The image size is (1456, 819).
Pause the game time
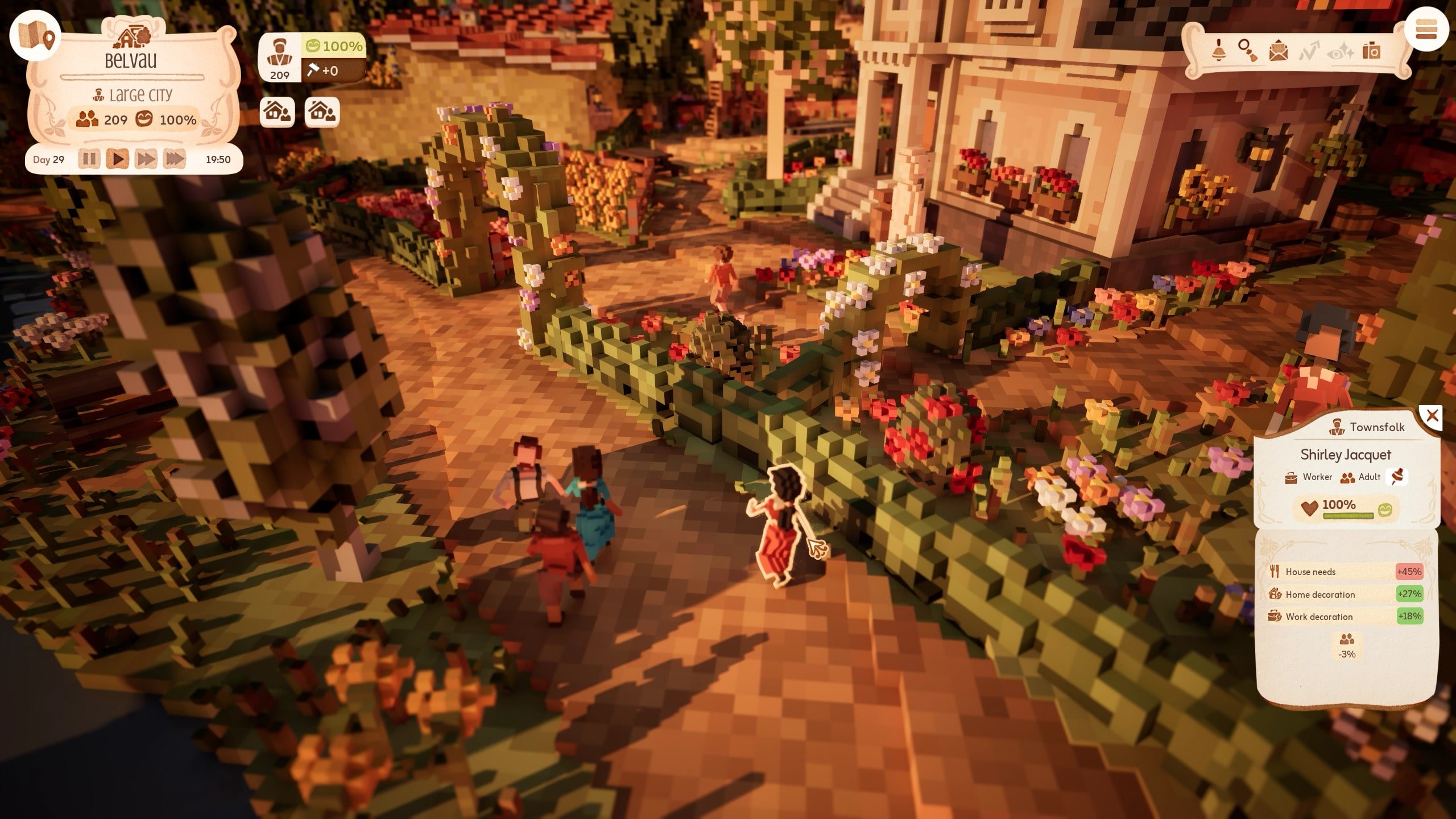point(89,159)
